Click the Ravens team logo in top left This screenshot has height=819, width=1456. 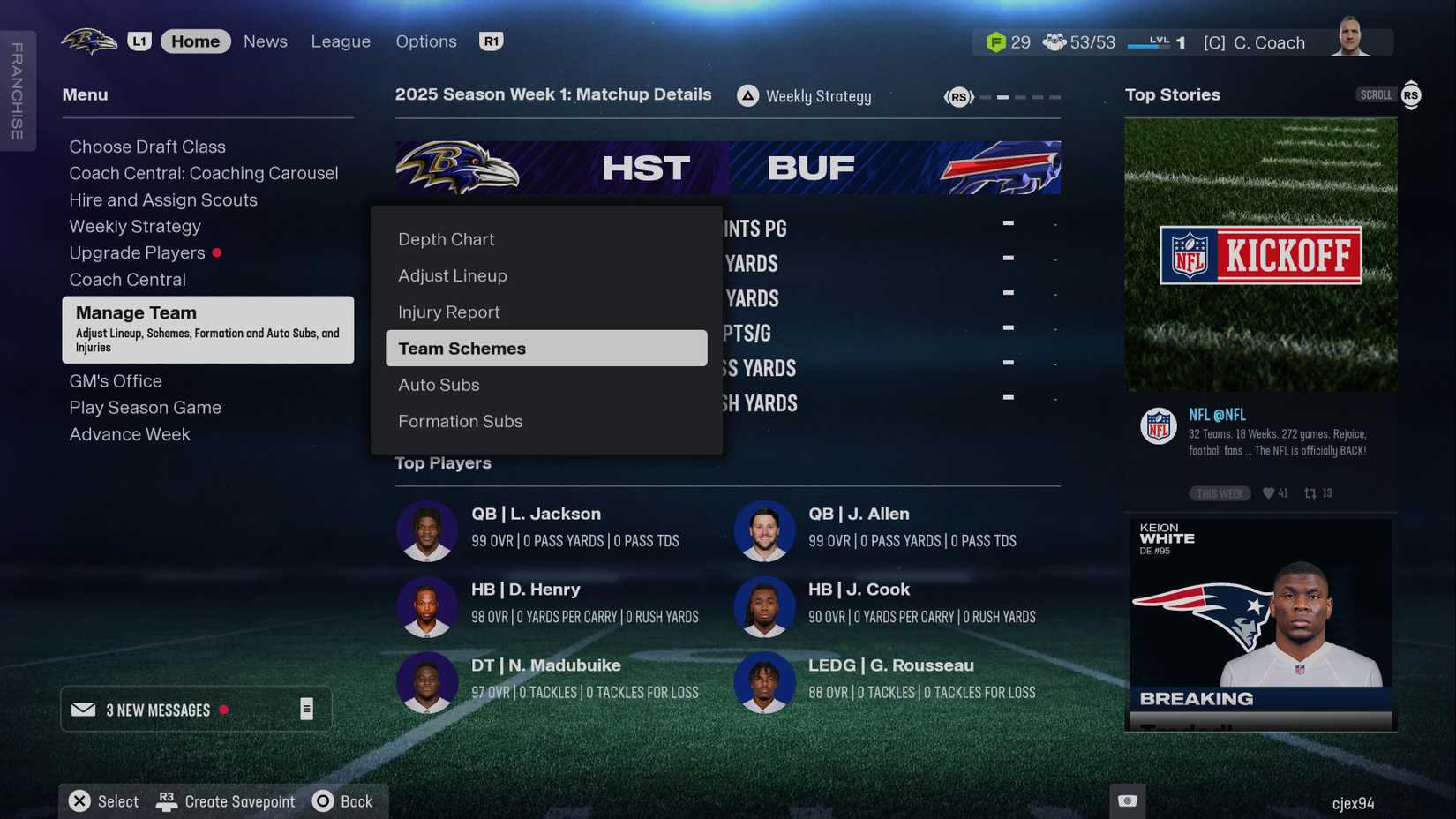[87, 40]
